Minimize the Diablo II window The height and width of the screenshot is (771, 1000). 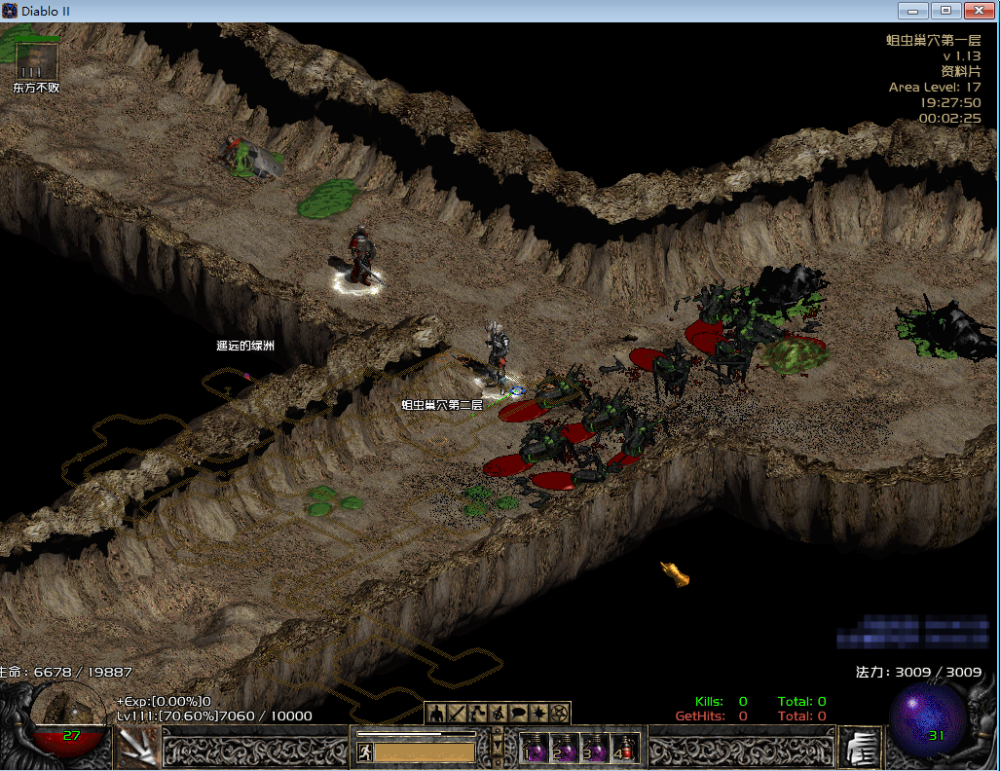(x=913, y=10)
